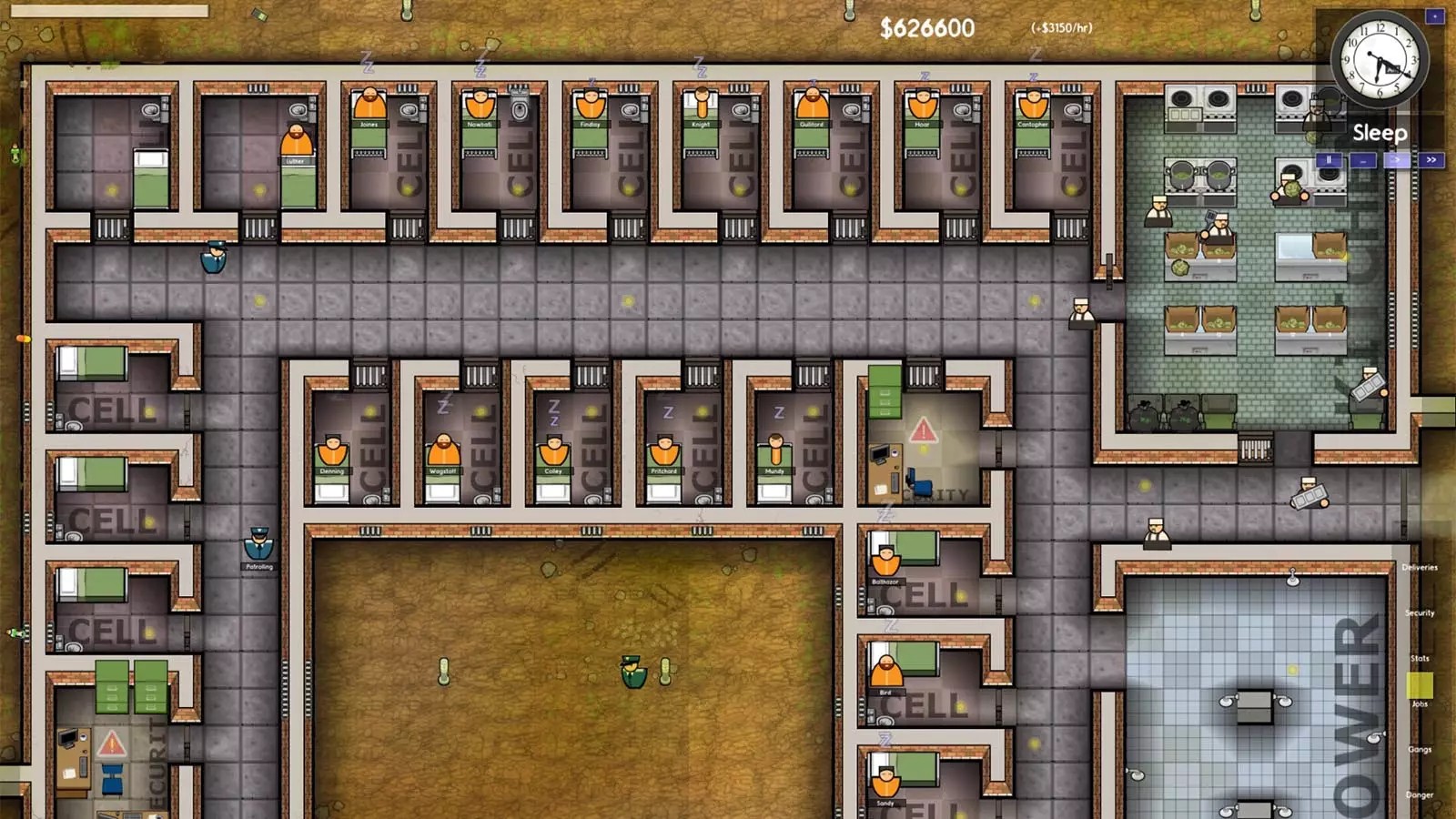Open the Stats panel
This screenshot has width=1456, height=819.
point(1420,658)
